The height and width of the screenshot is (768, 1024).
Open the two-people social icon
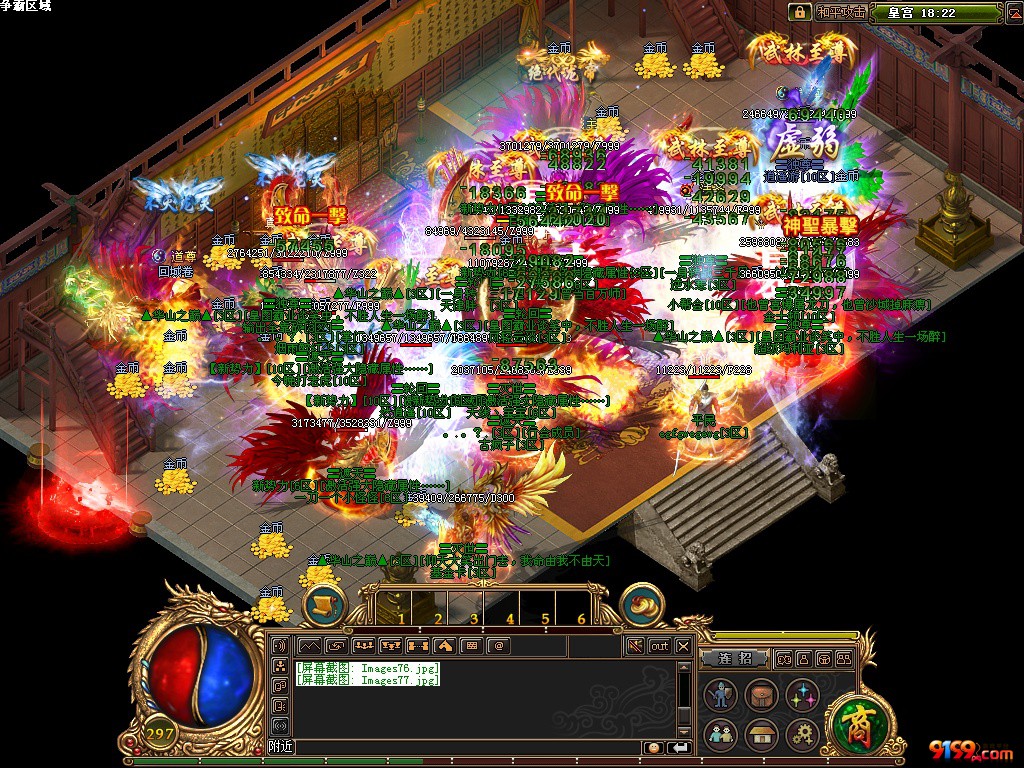[x=720, y=734]
